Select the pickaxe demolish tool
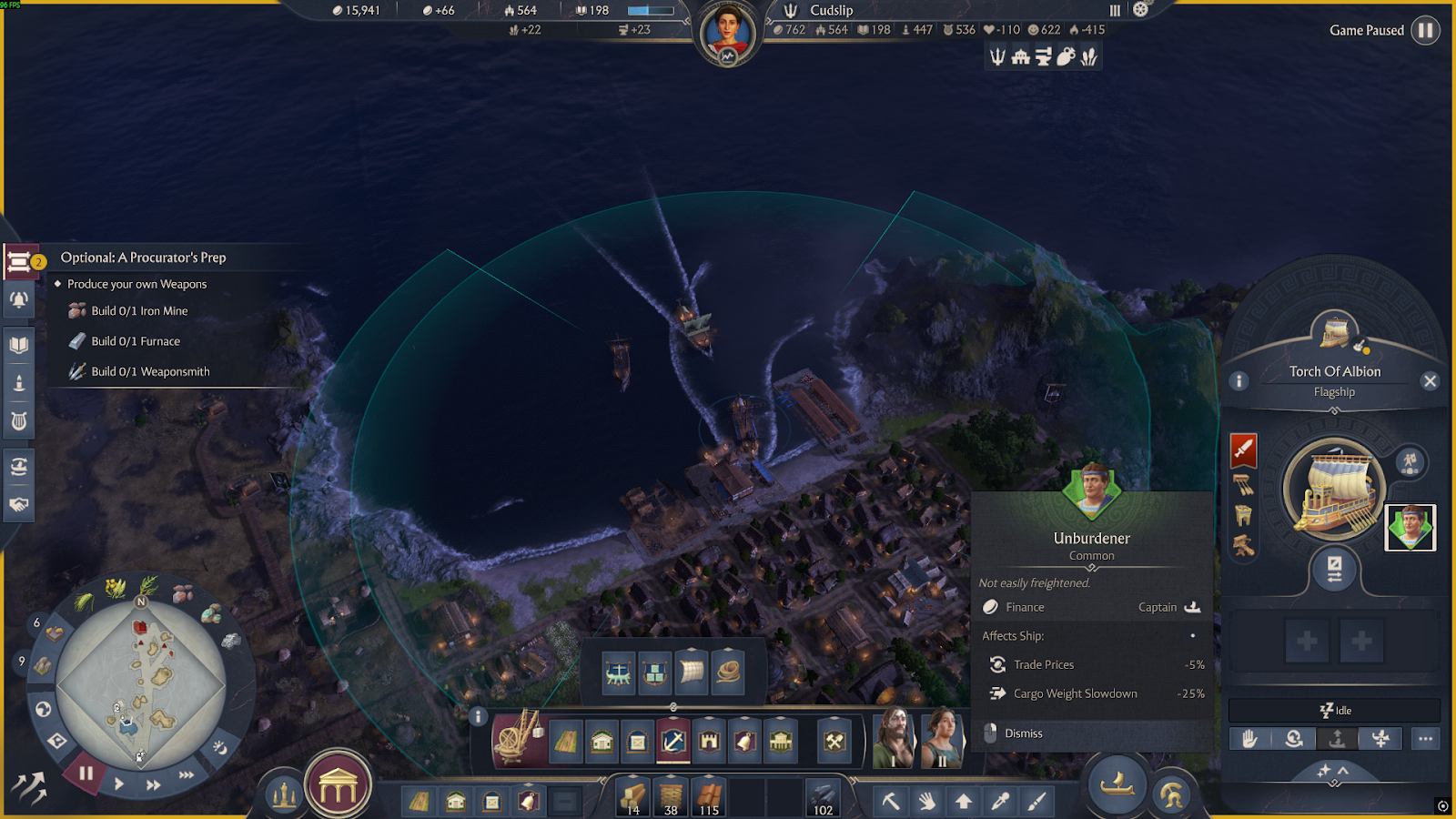This screenshot has width=1456, height=819. tap(891, 801)
